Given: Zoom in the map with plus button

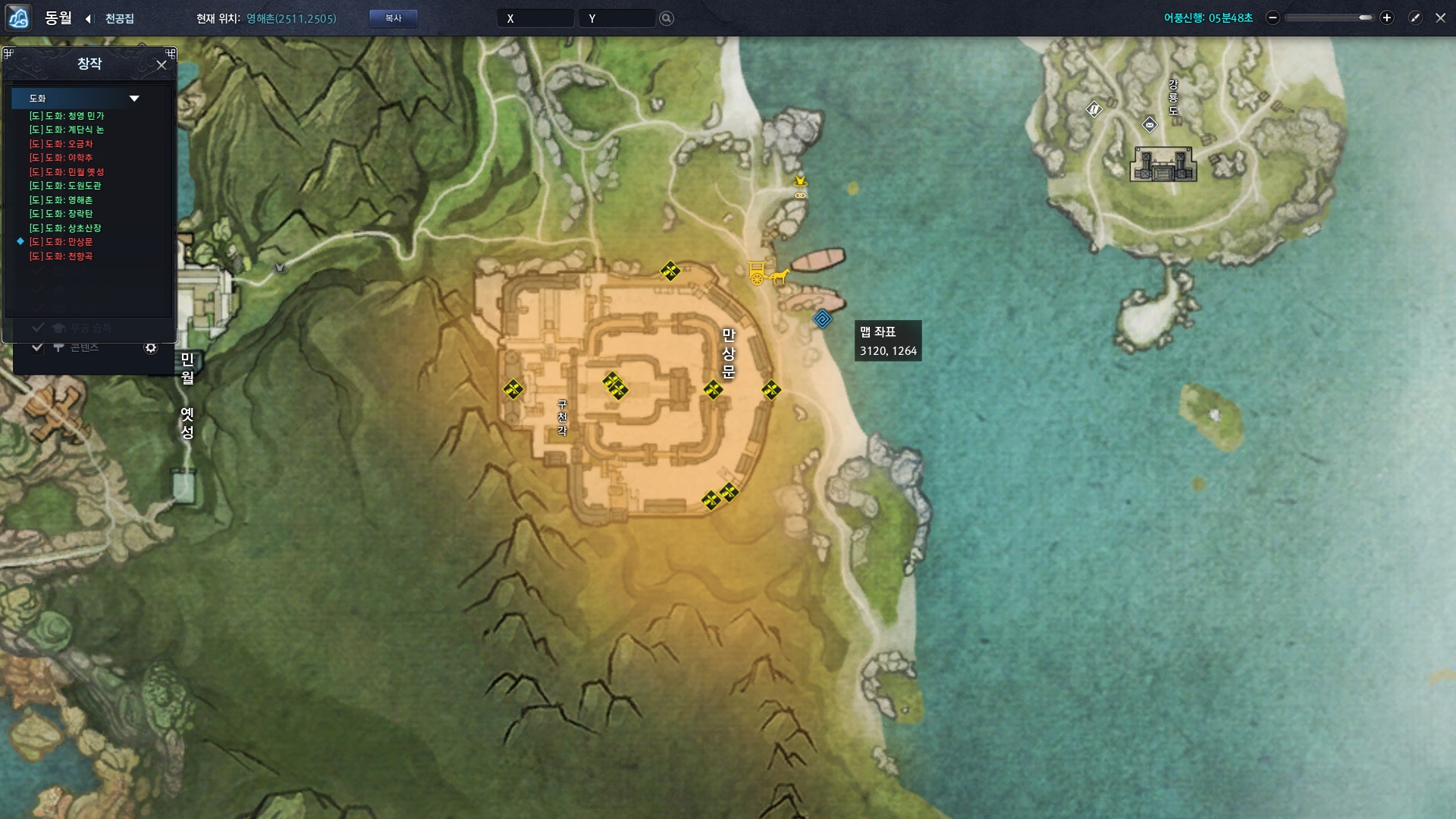Looking at the screenshot, I should click(x=1387, y=17).
